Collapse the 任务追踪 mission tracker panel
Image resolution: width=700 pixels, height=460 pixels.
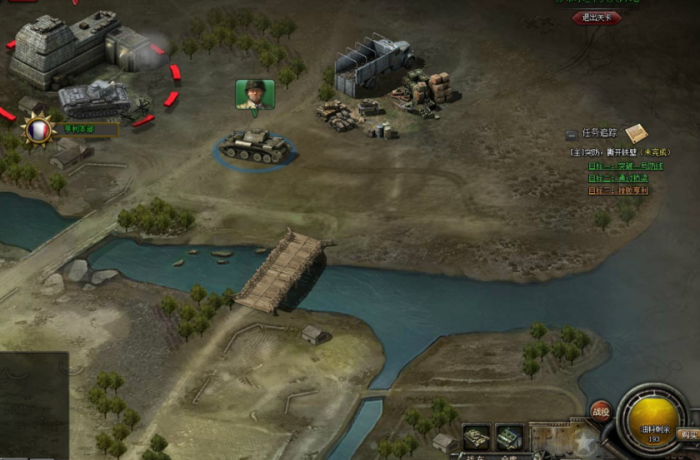[571, 133]
